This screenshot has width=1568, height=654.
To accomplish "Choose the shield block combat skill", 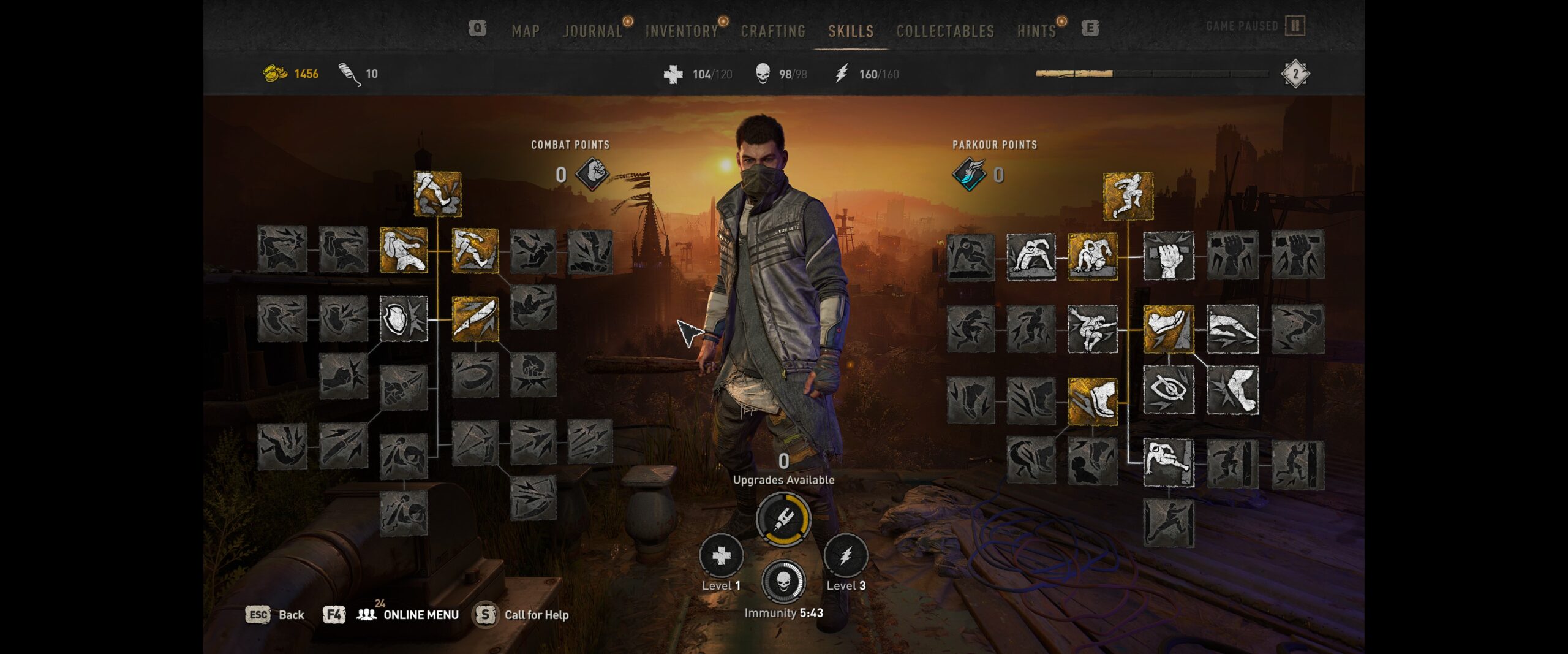I will coord(404,319).
